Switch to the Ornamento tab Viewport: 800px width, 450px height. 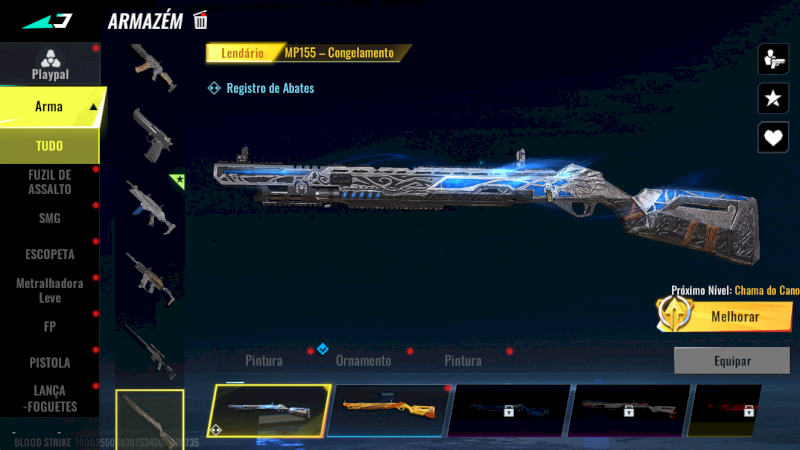pyautogui.click(x=363, y=360)
